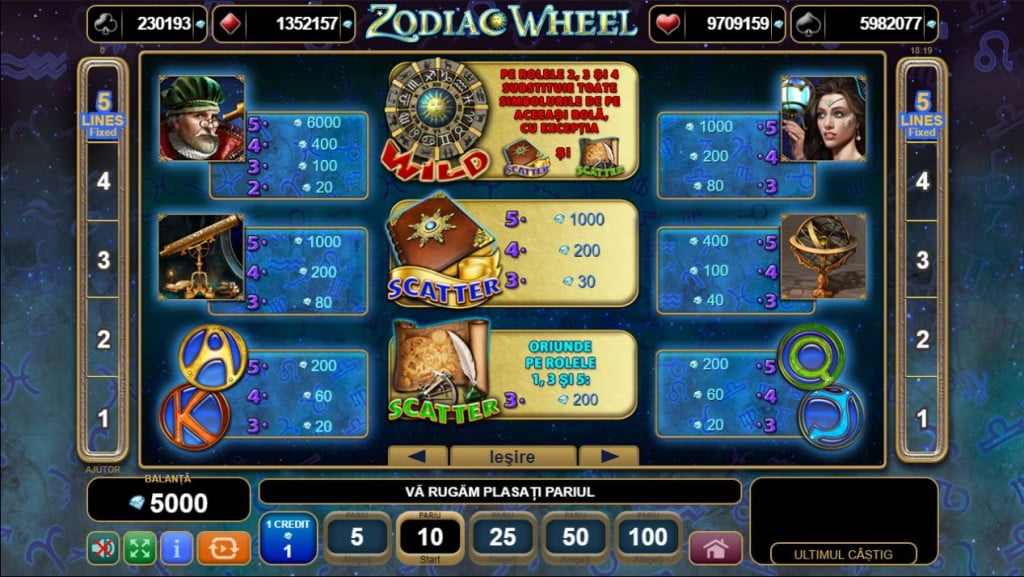Start spin with bet 10
The height and width of the screenshot is (577, 1024).
(x=430, y=538)
